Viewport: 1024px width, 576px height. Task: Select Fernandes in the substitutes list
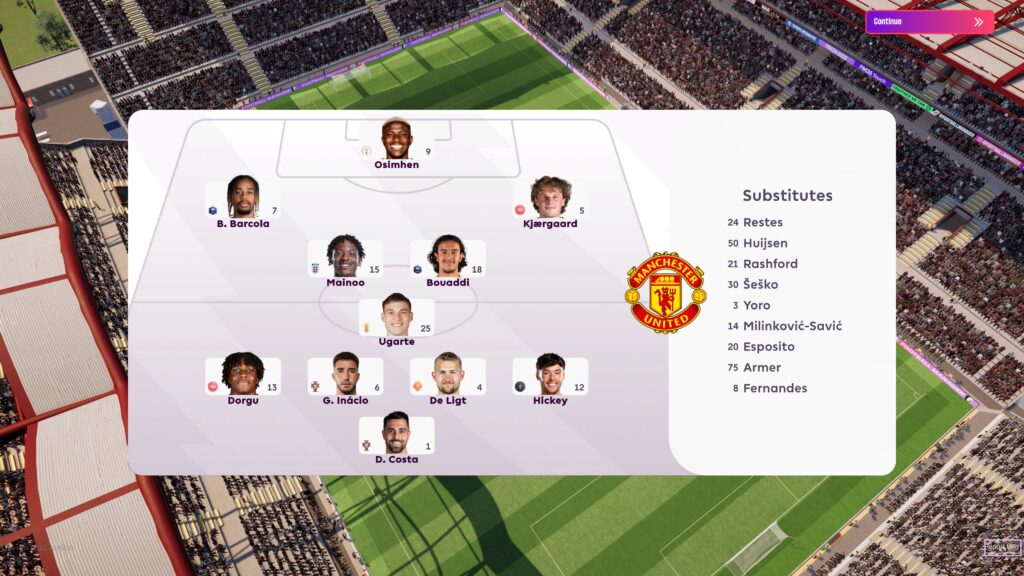pyautogui.click(x=775, y=388)
